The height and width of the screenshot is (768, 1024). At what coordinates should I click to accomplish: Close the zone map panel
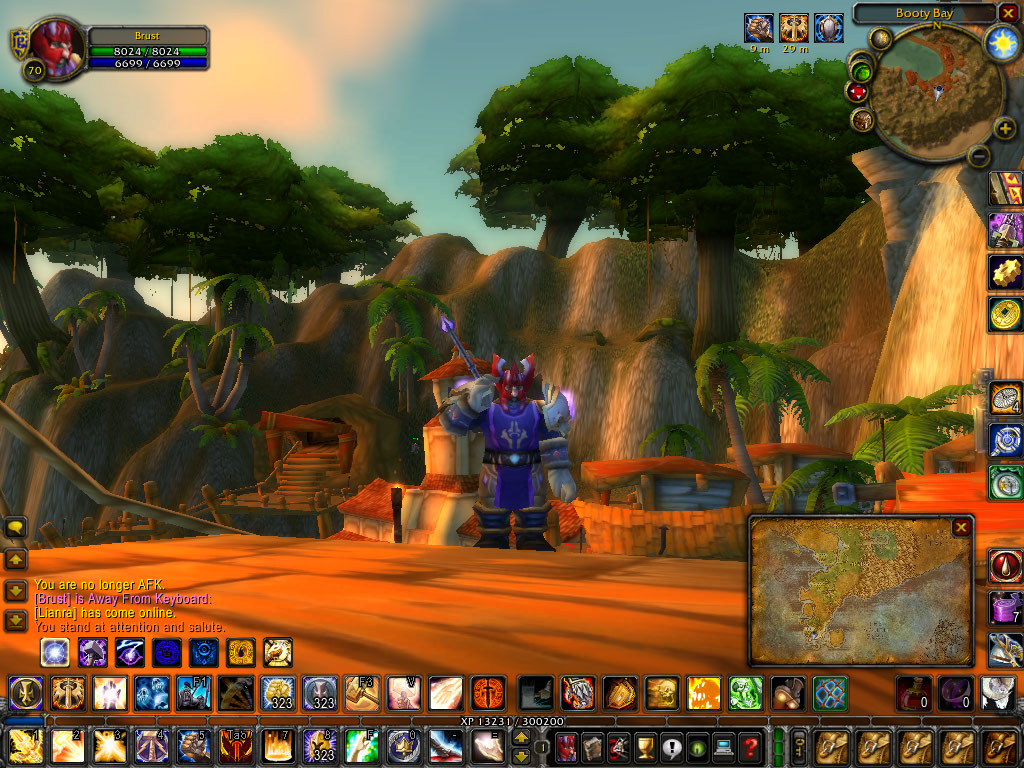(x=961, y=527)
